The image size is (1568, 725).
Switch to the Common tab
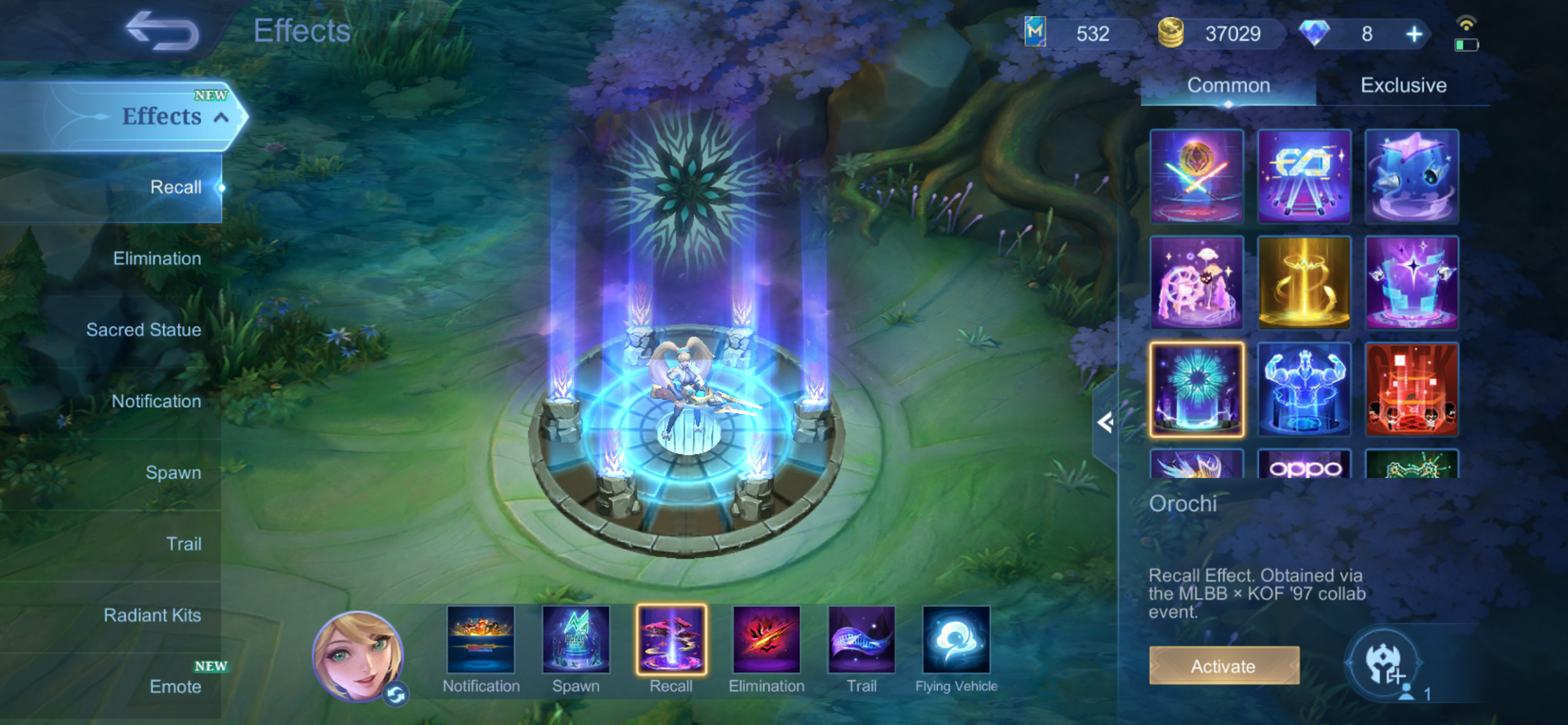click(1228, 86)
